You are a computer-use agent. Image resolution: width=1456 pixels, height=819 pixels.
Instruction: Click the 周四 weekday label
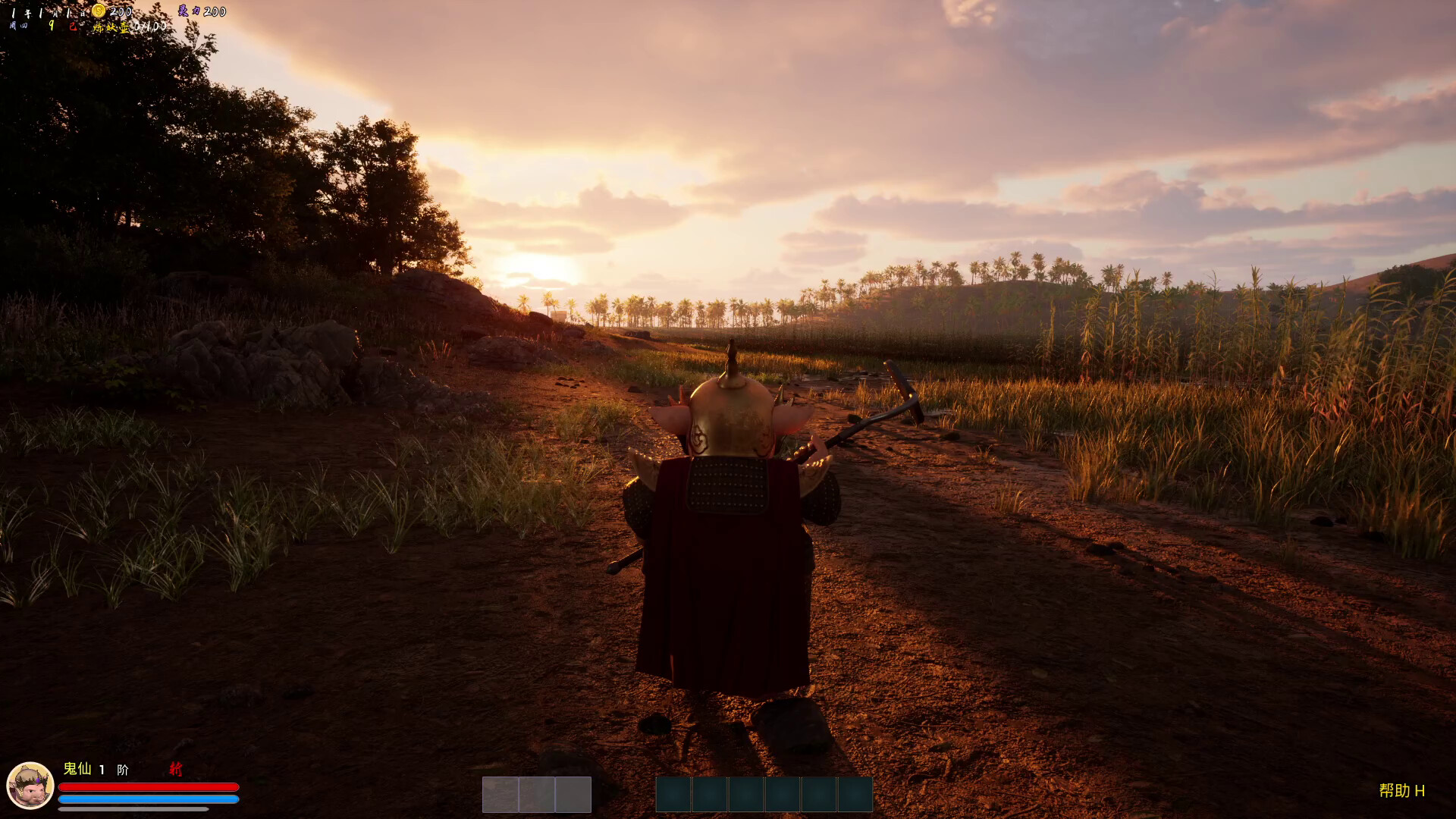[19, 27]
